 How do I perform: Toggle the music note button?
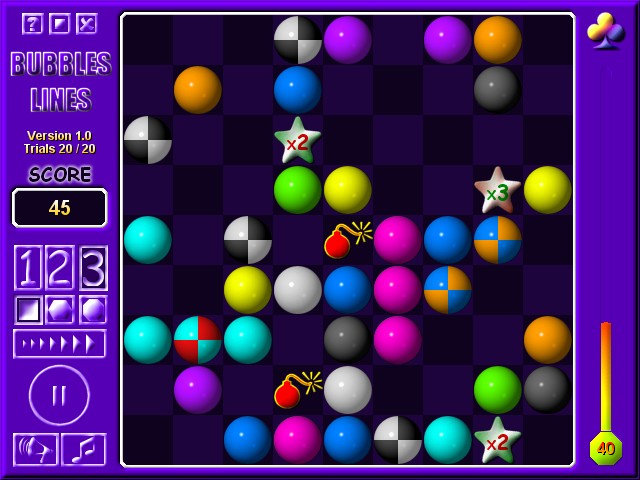[84, 449]
